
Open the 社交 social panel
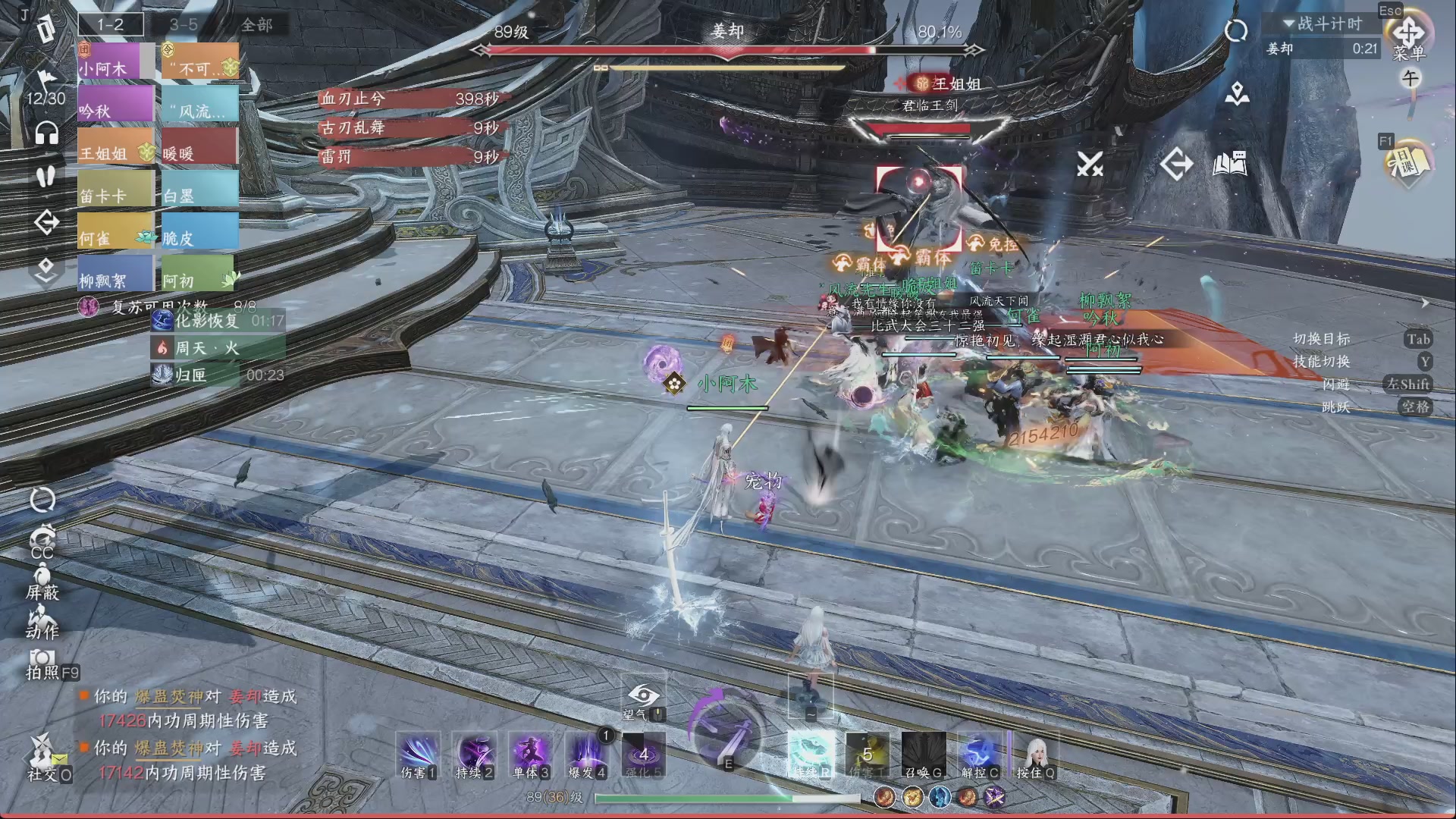click(42, 757)
